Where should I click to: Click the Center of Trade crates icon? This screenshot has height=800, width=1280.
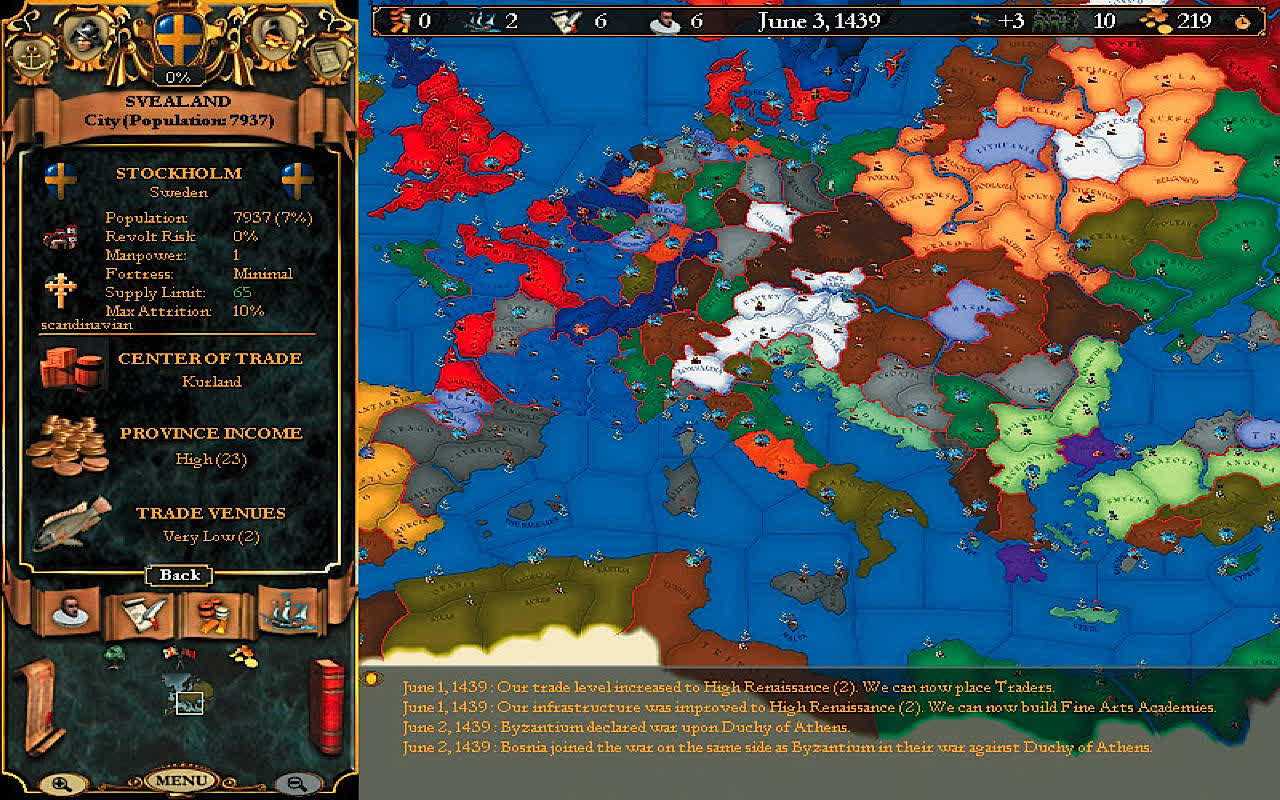[x=72, y=368]
